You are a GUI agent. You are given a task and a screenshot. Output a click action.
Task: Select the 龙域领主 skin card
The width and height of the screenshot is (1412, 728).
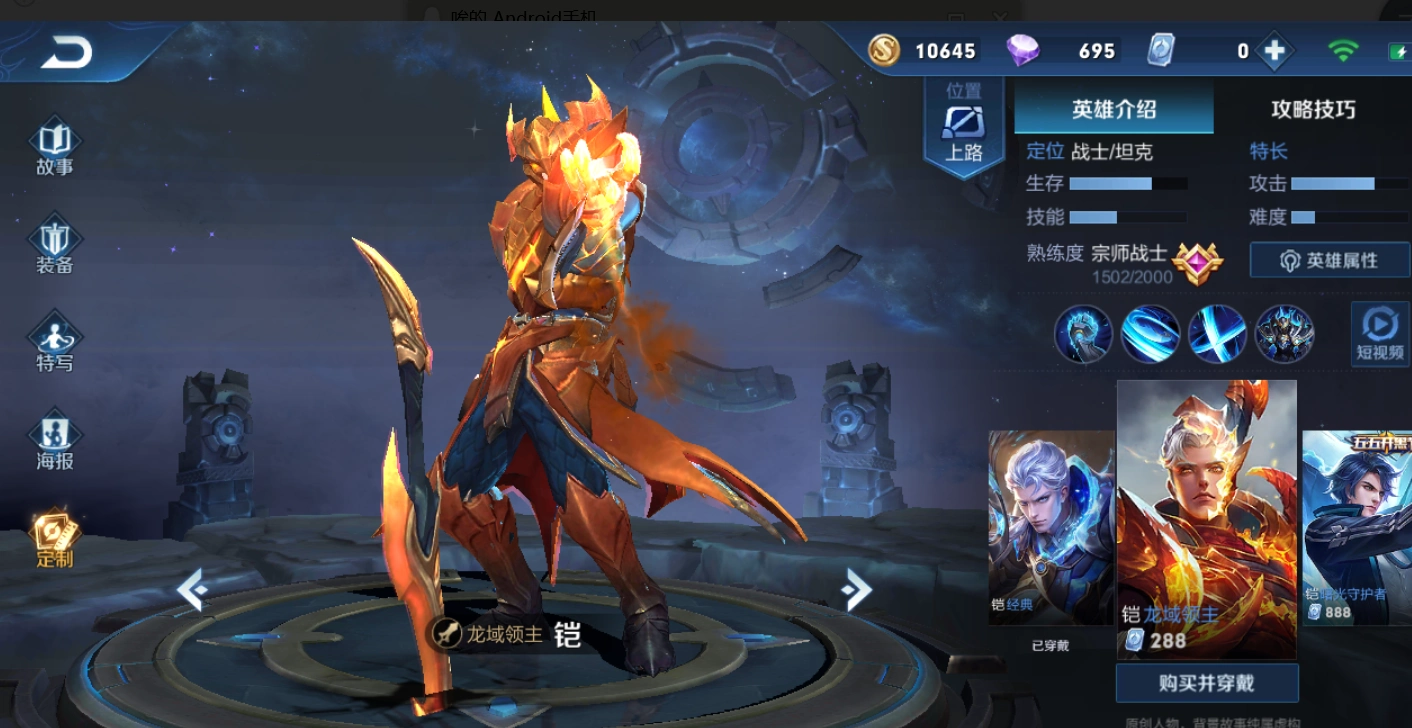click(1206, 518)
